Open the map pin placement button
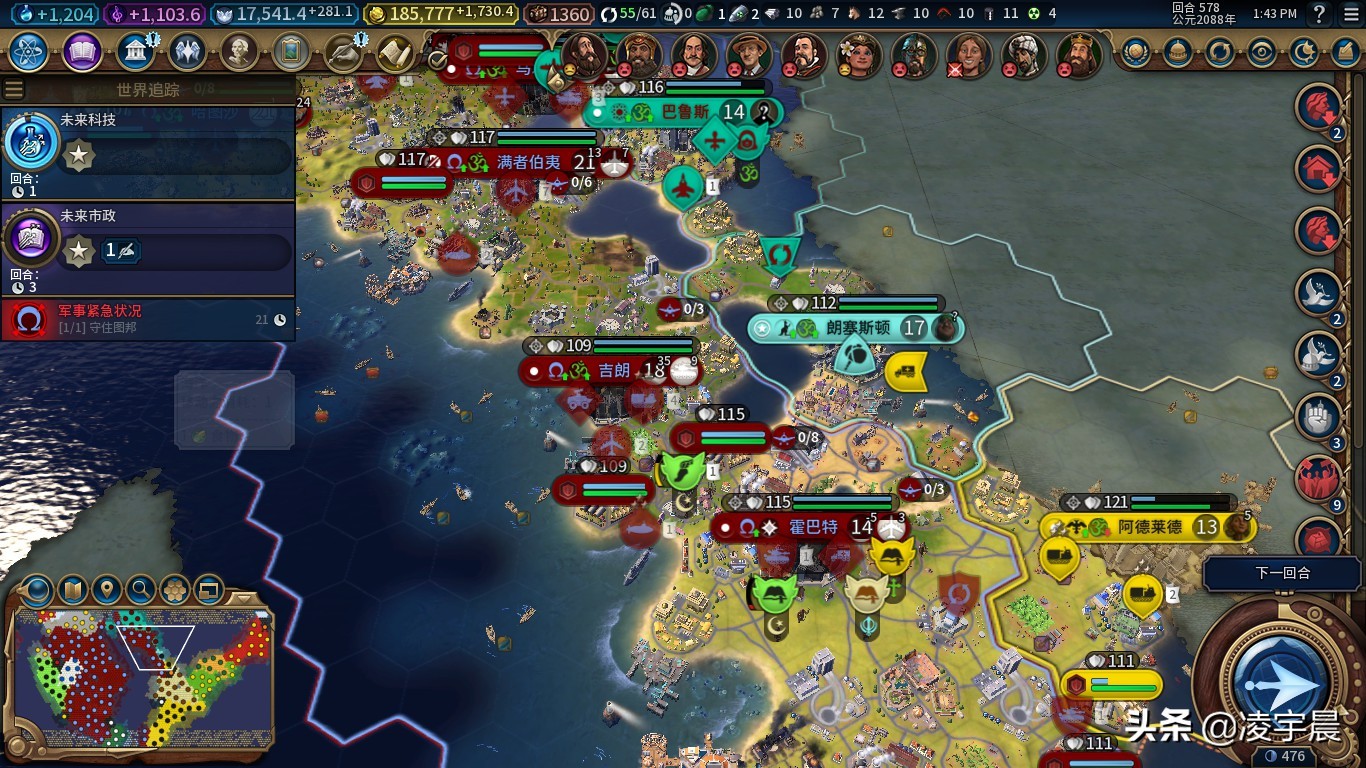The width and height of the screenshot is (1366, 768). coord(106,590)
